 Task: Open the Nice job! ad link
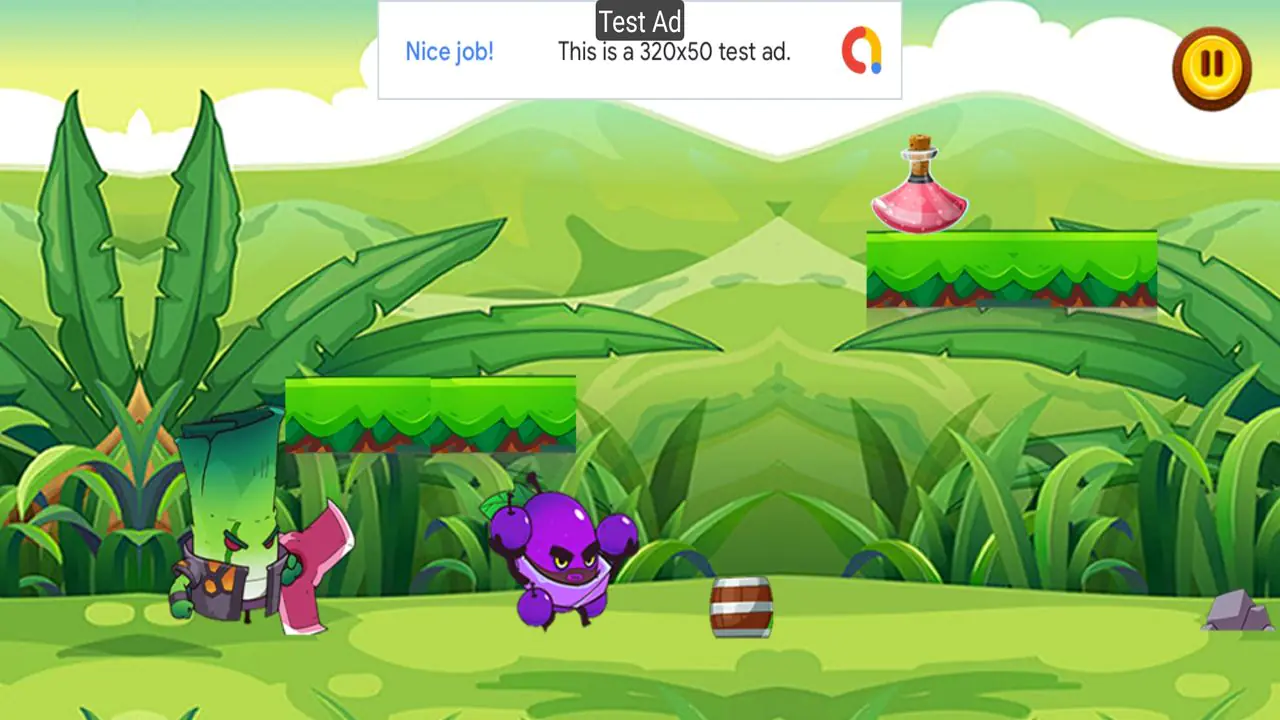click(450, 51)
